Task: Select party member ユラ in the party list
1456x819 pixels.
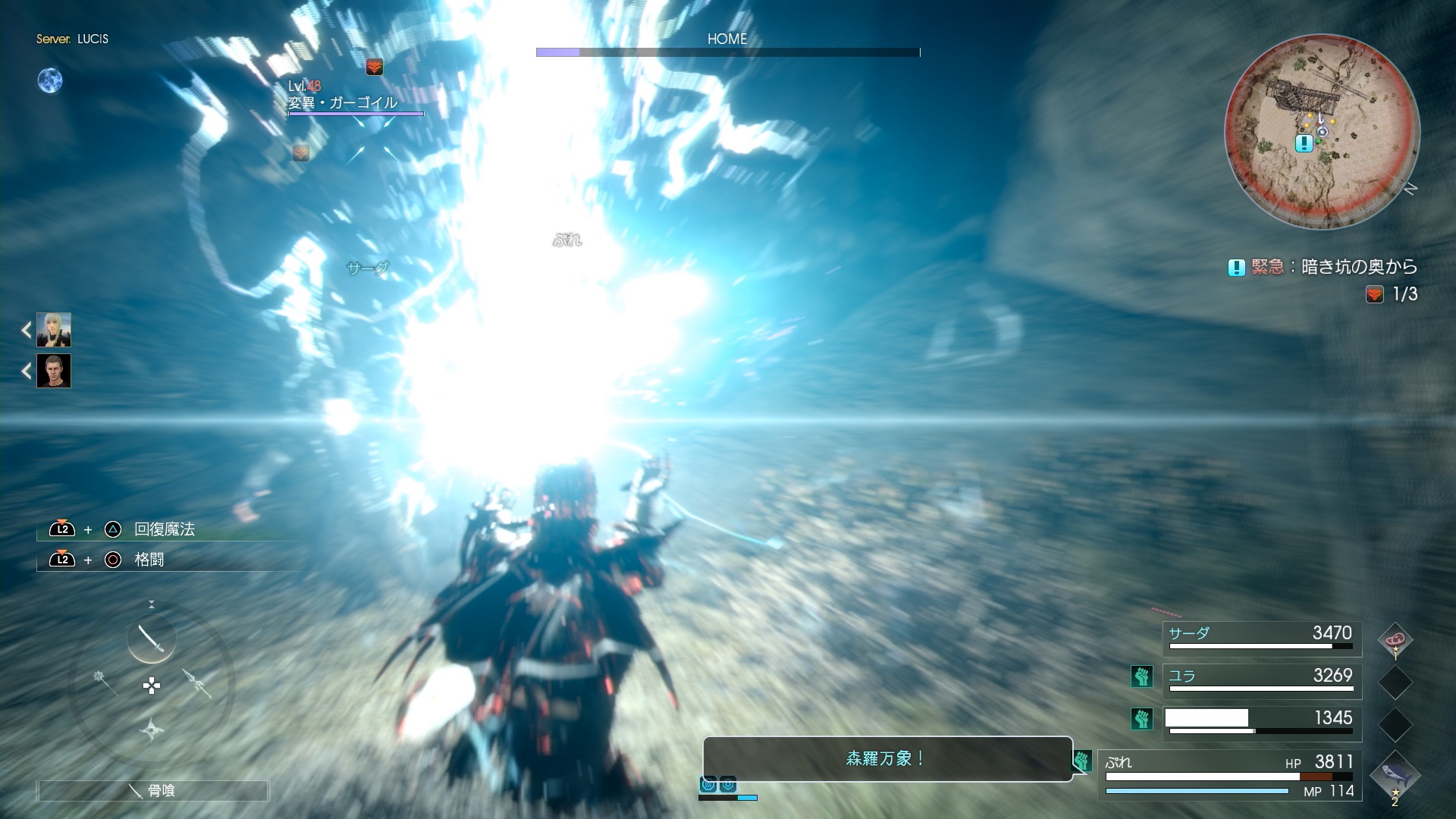Action: 1262,681
